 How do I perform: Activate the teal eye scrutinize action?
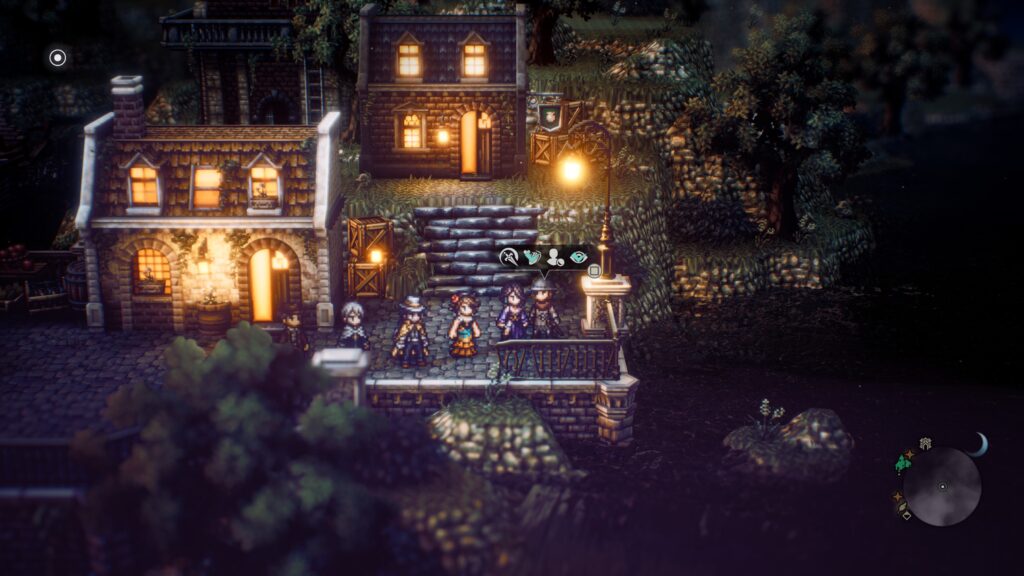point(579,257)
